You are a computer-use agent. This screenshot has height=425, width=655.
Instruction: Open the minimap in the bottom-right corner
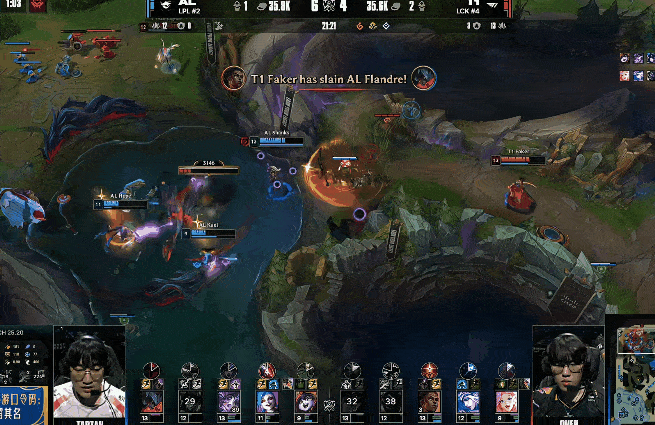click(x=630, y=371)
